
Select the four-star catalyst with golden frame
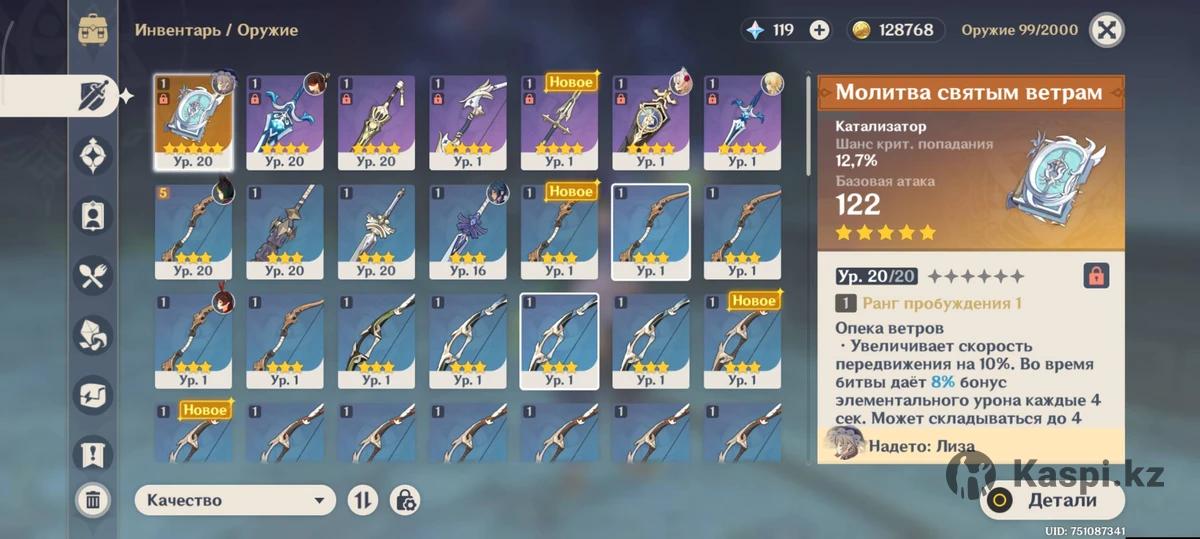[651, 120]
